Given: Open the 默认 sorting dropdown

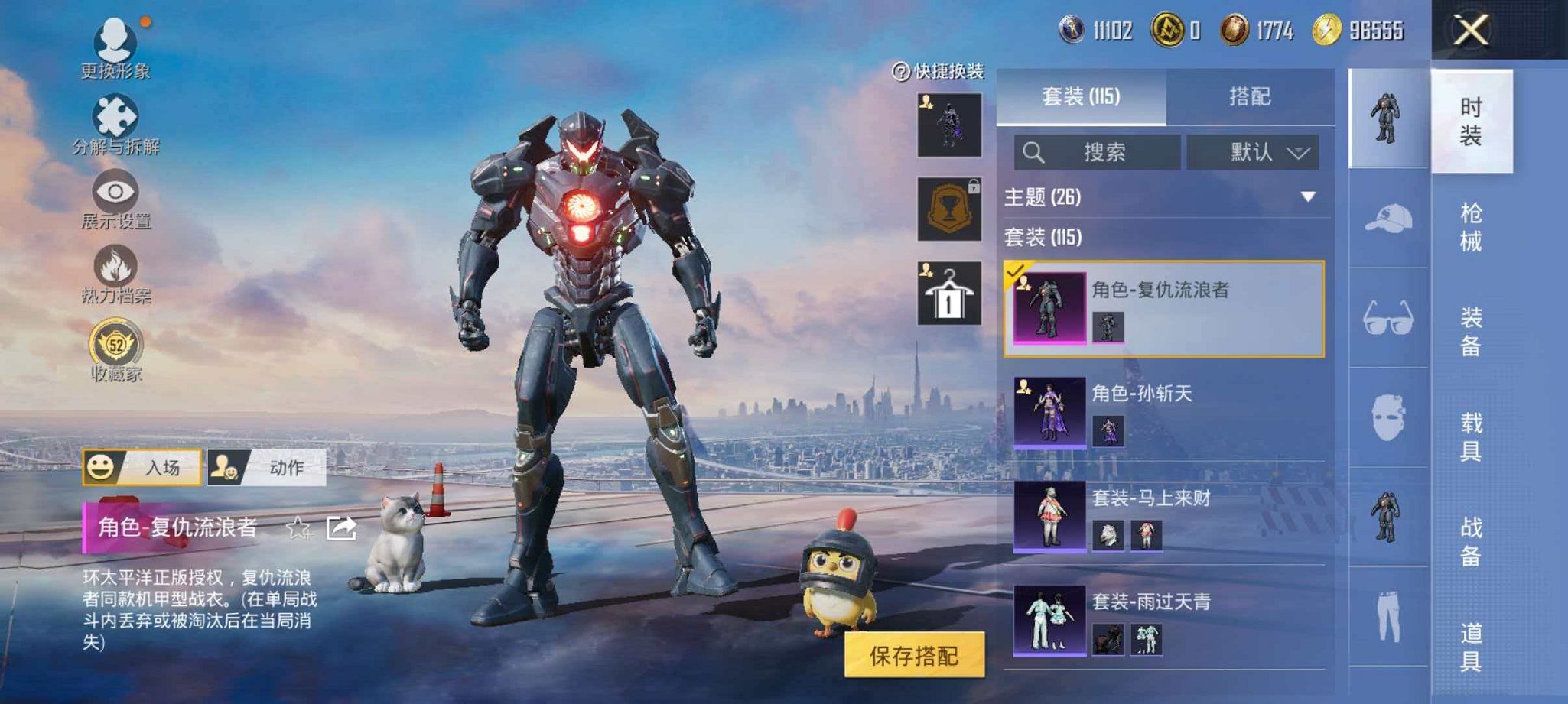Looking at the screenshot, I should 1254,151.
